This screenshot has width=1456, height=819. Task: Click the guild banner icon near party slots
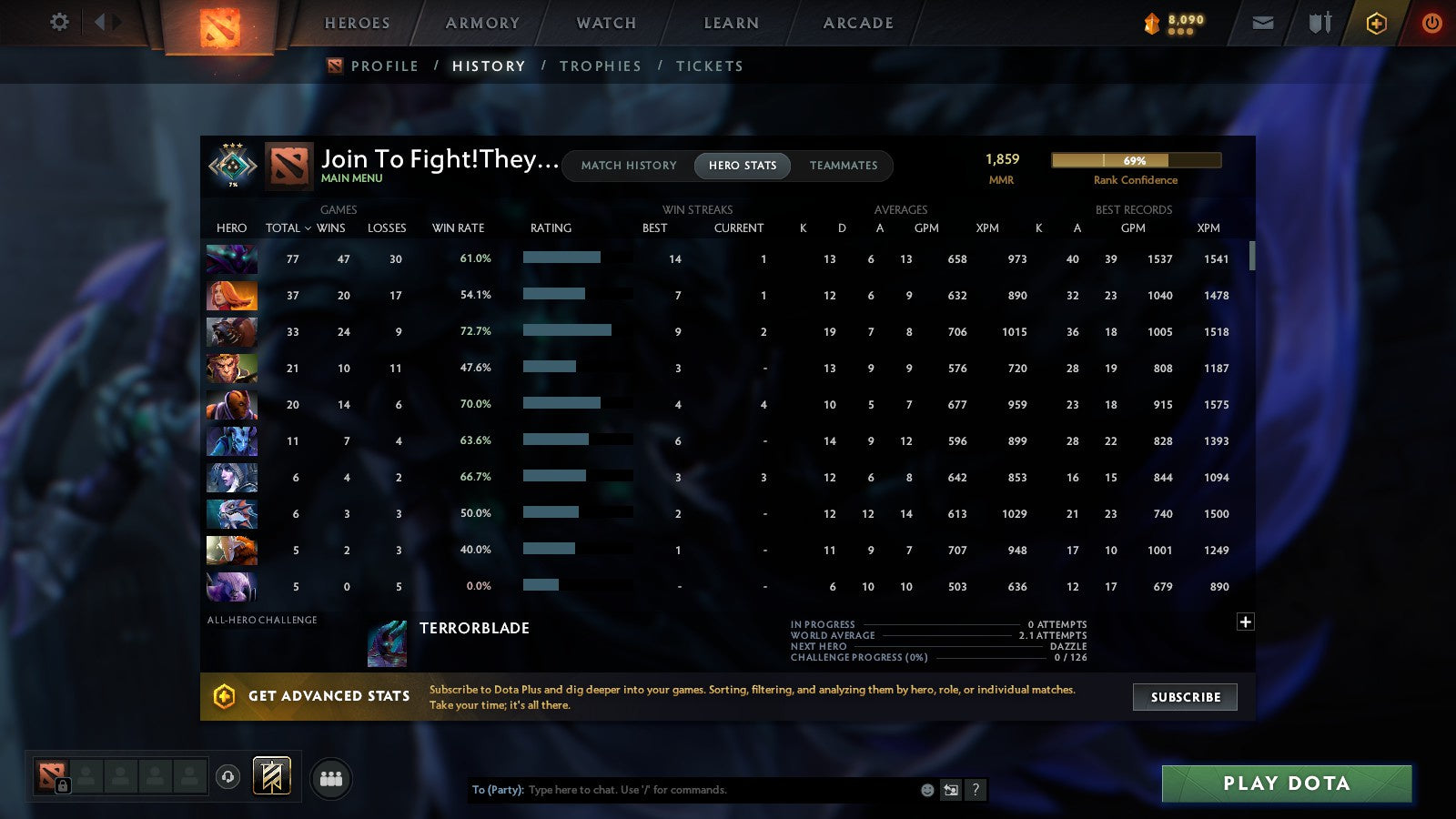(x=270, y=774)
